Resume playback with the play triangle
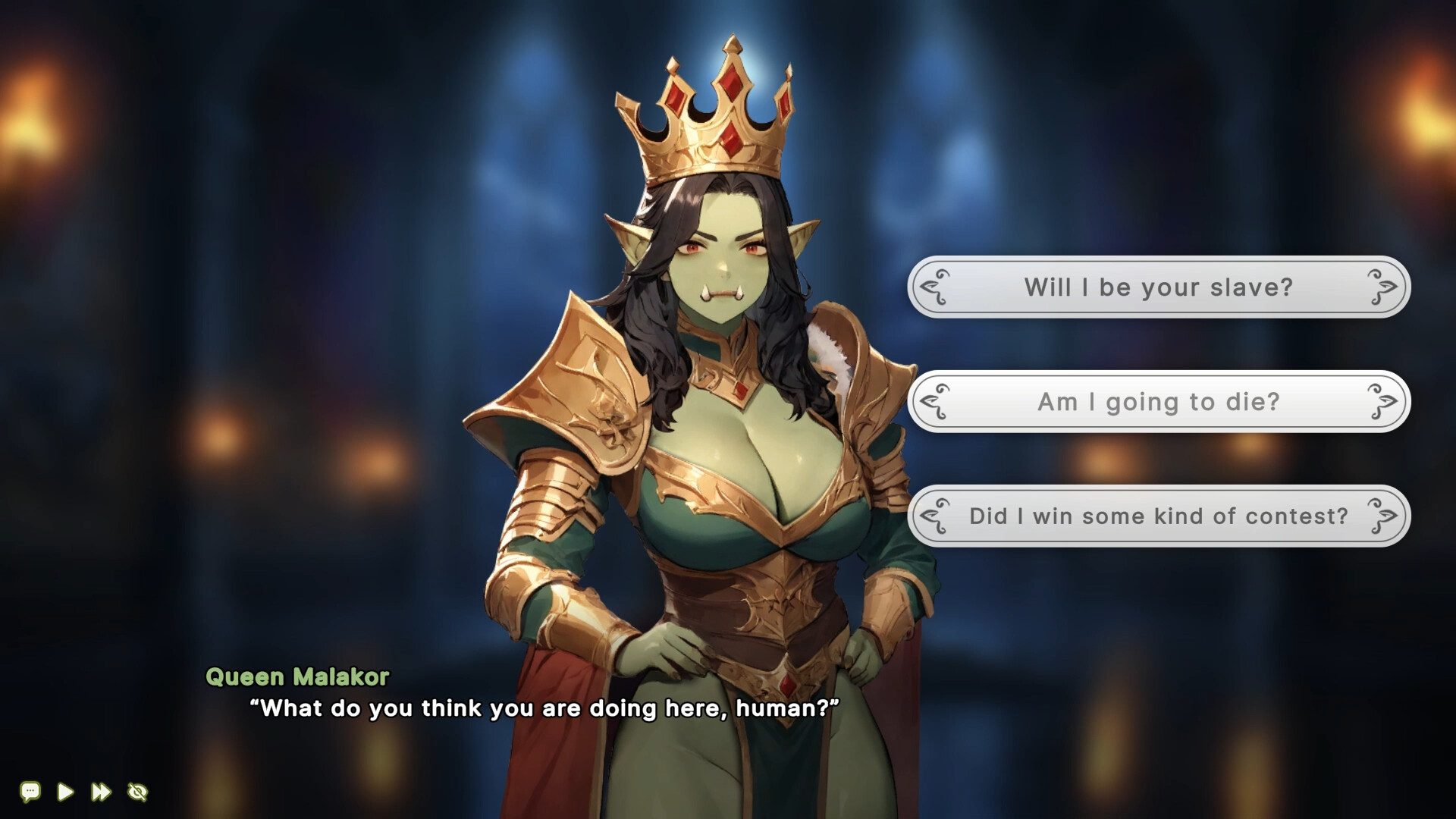 point(64,792)
